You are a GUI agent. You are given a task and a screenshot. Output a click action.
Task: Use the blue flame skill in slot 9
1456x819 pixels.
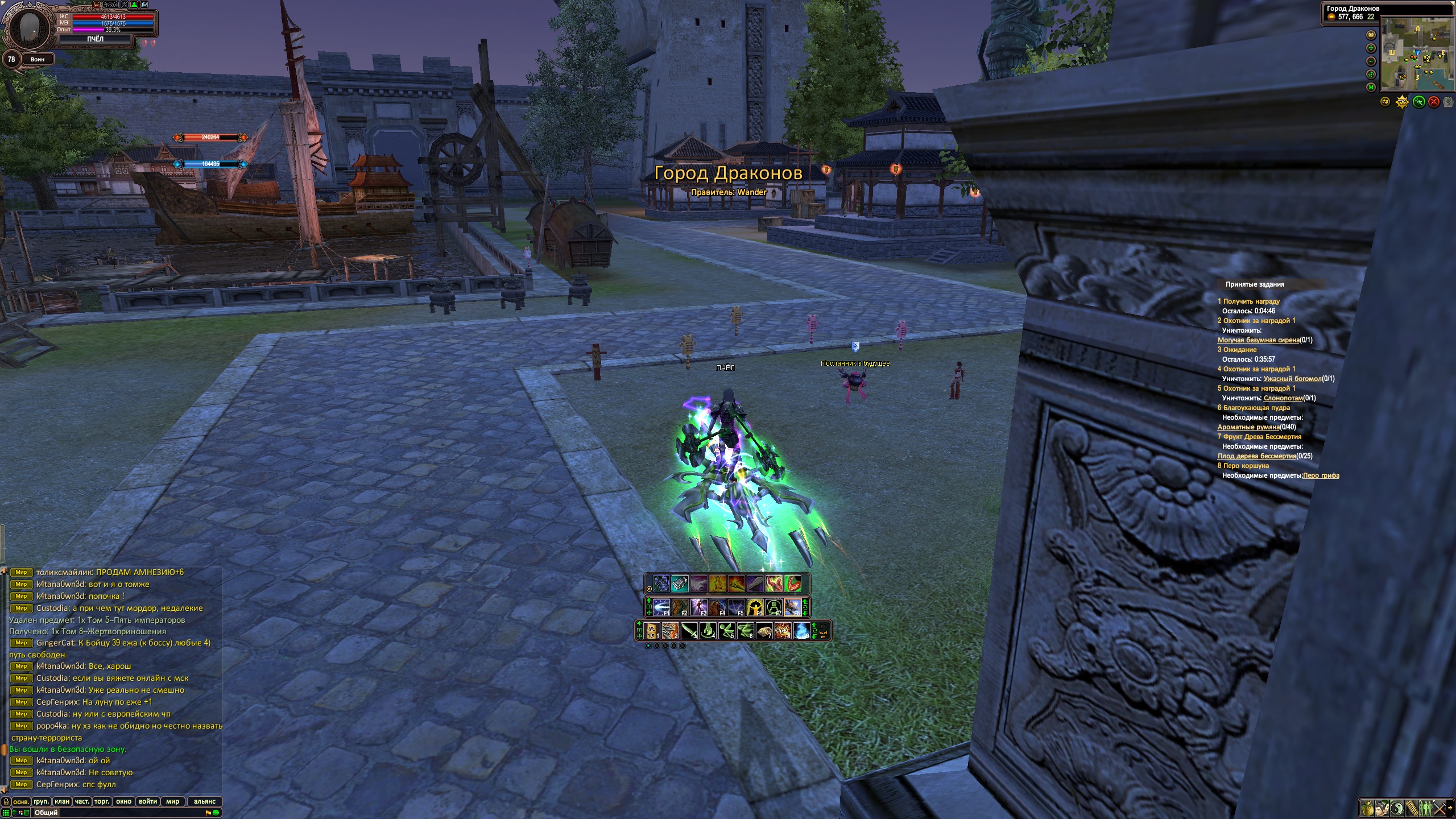point(801,631)
